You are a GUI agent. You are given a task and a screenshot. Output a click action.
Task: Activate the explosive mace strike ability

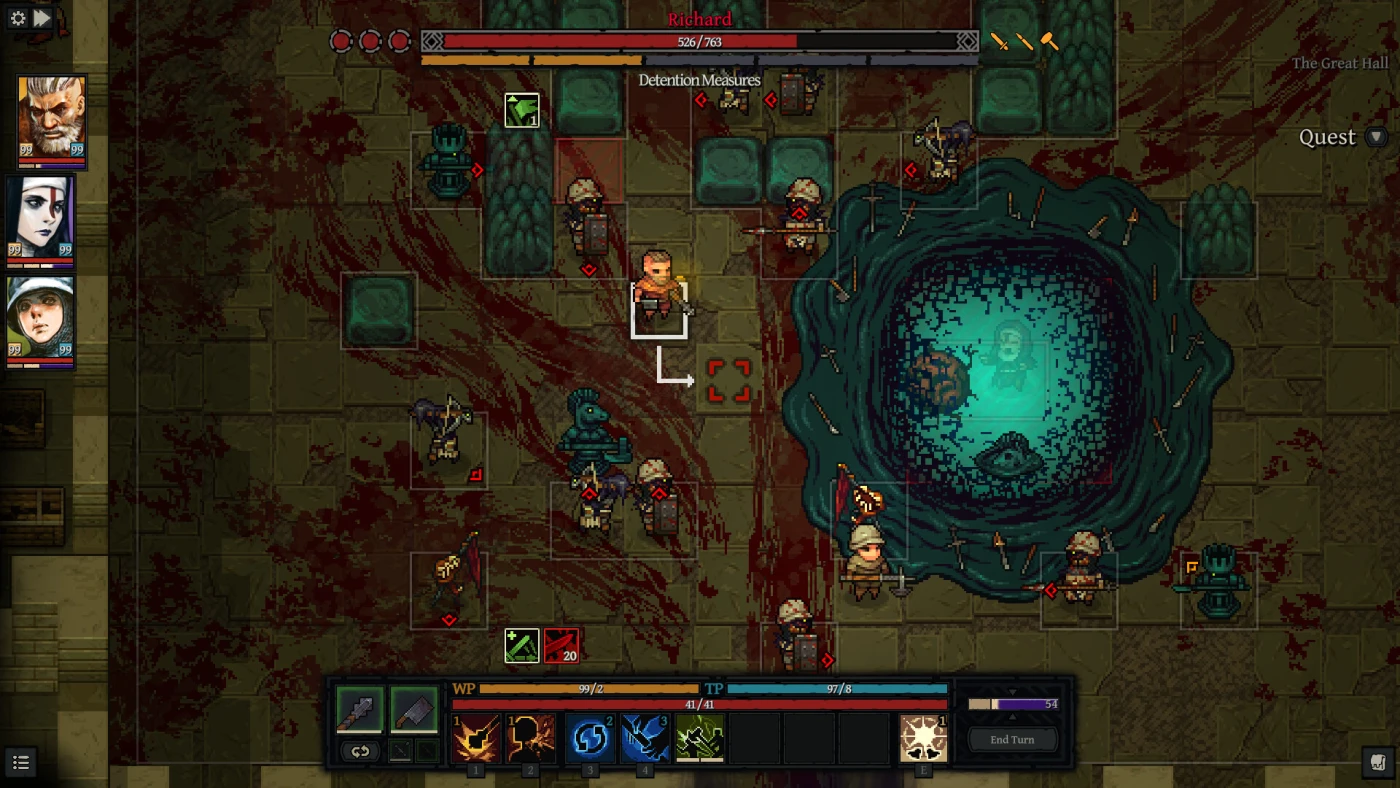[x=476, y=739]
